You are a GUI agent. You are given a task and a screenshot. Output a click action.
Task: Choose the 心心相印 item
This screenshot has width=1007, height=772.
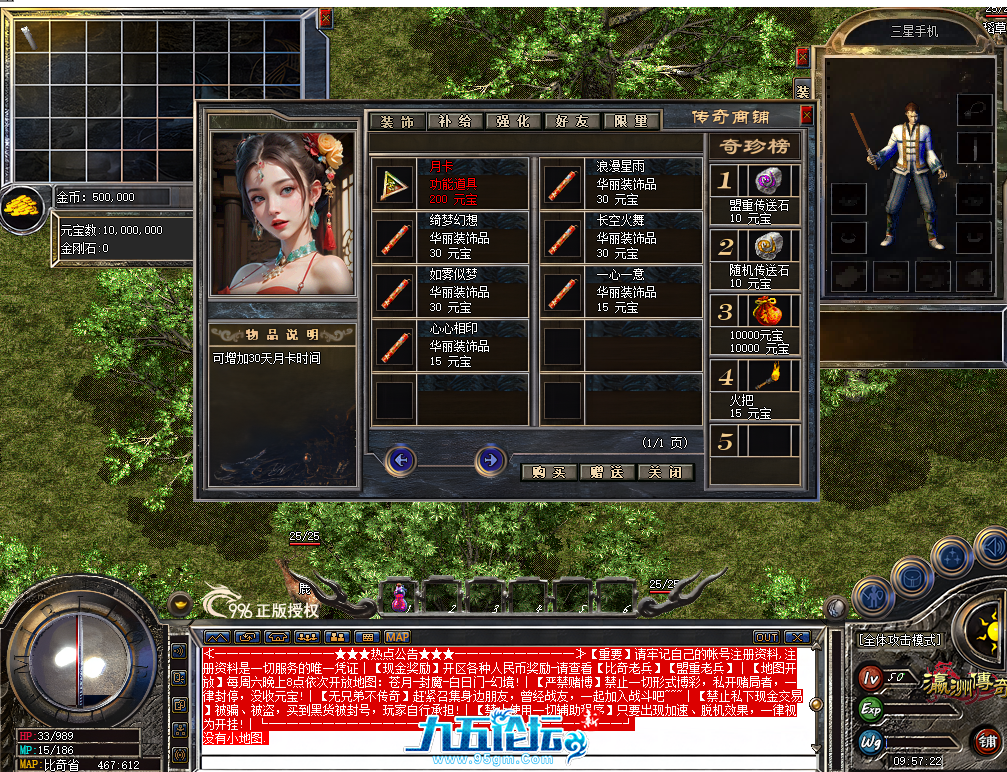tap(449, 345)
